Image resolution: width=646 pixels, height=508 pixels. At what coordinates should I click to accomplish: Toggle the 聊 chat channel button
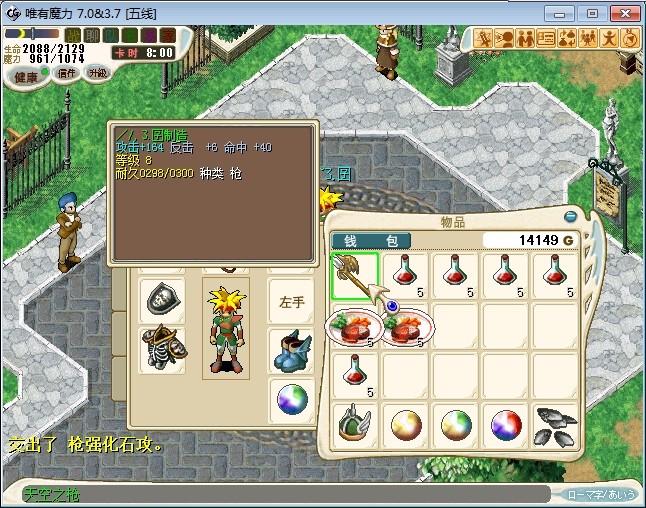pos(91,36)
